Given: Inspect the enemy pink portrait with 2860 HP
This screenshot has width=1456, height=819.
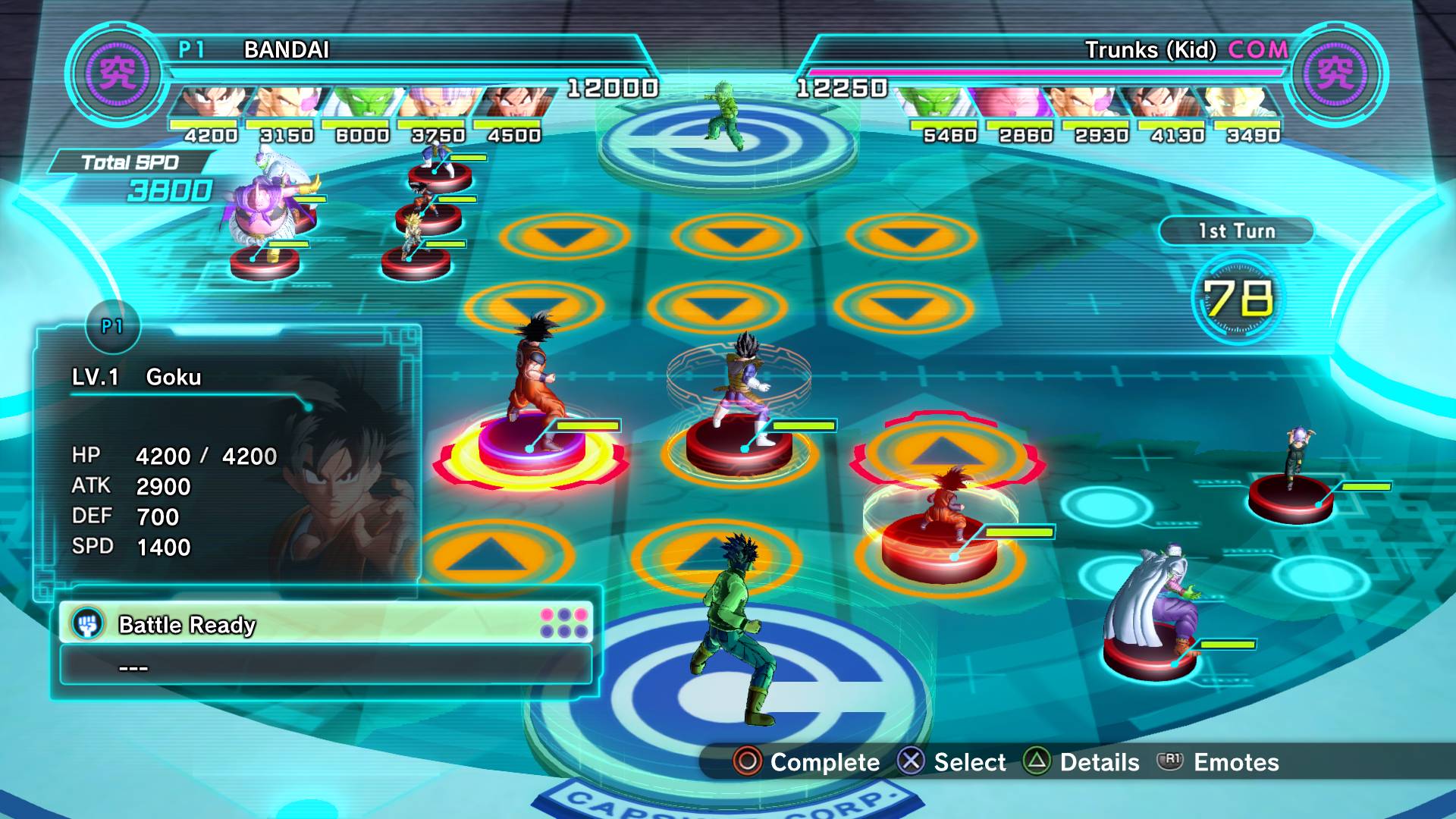Looking at the screenshot, I should 1012,104.
